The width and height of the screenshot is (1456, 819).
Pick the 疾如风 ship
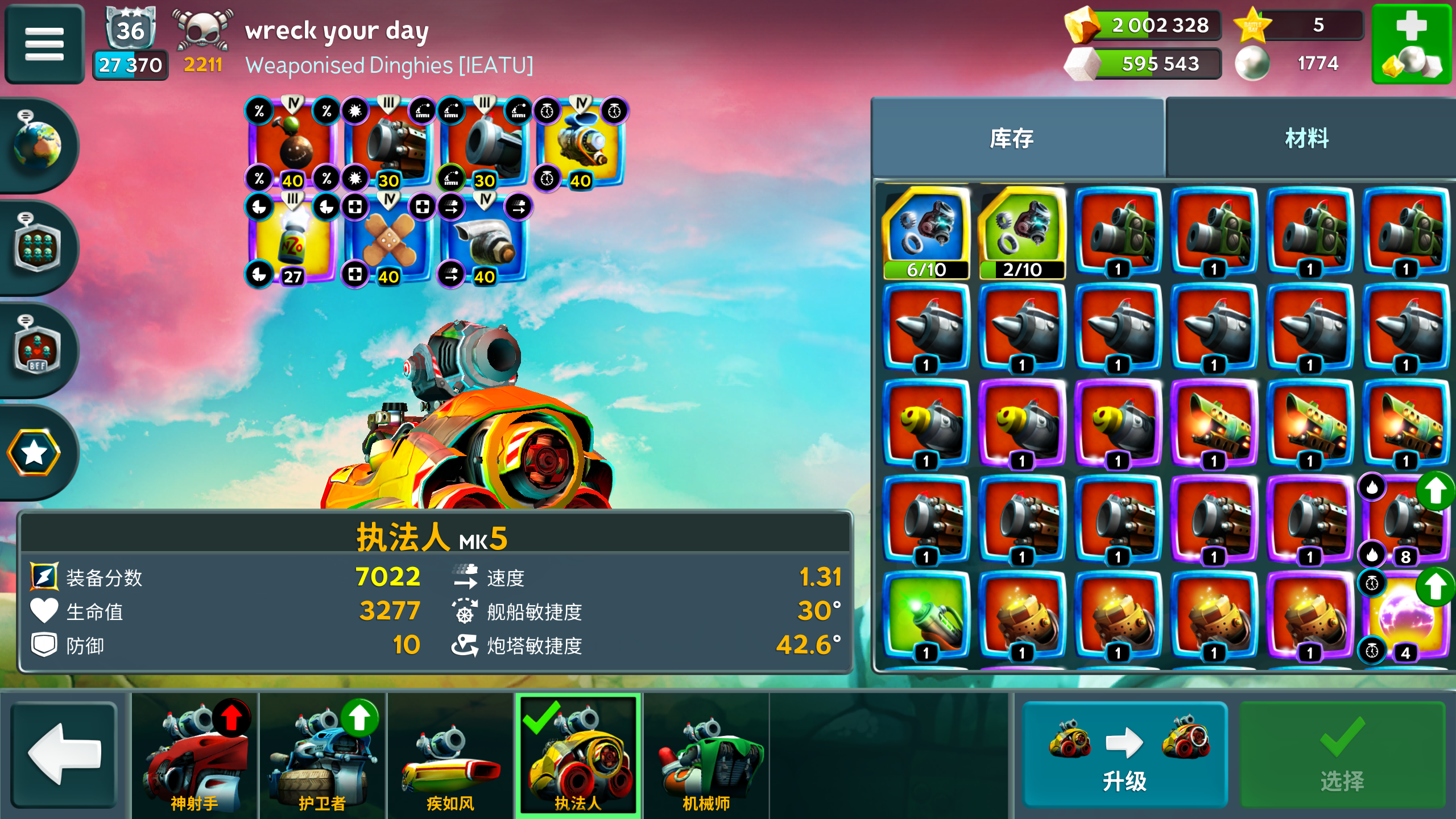coord(450,754)
